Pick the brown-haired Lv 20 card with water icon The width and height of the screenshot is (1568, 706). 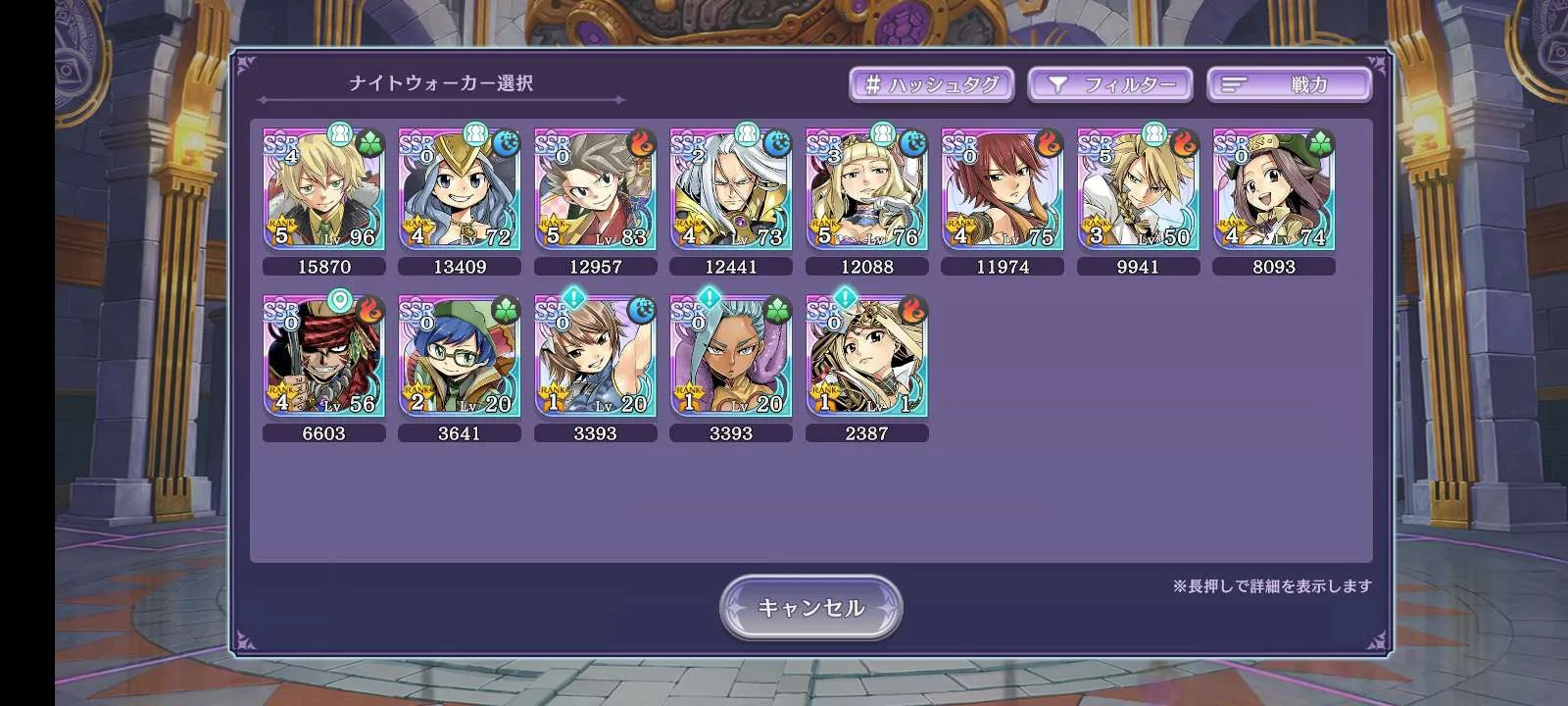(x=595, y=357)
